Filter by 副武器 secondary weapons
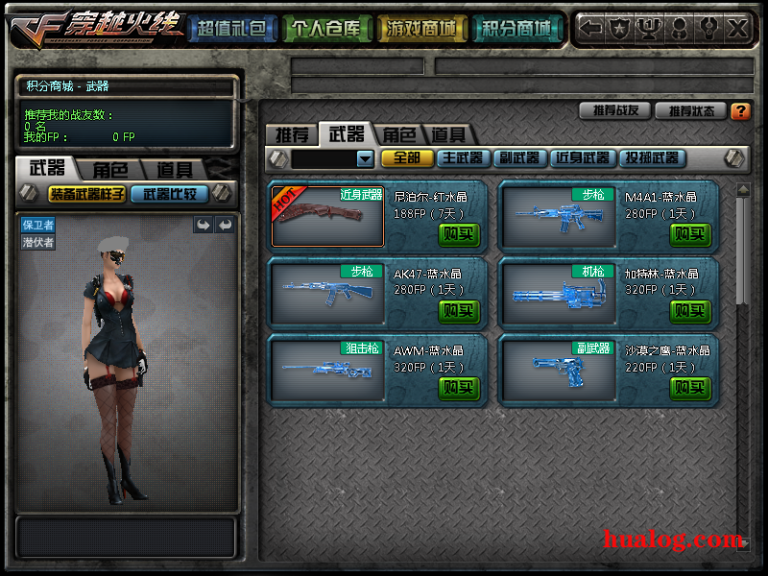The height and width of the screenshot is (576, 768). (x=520, y=158)
